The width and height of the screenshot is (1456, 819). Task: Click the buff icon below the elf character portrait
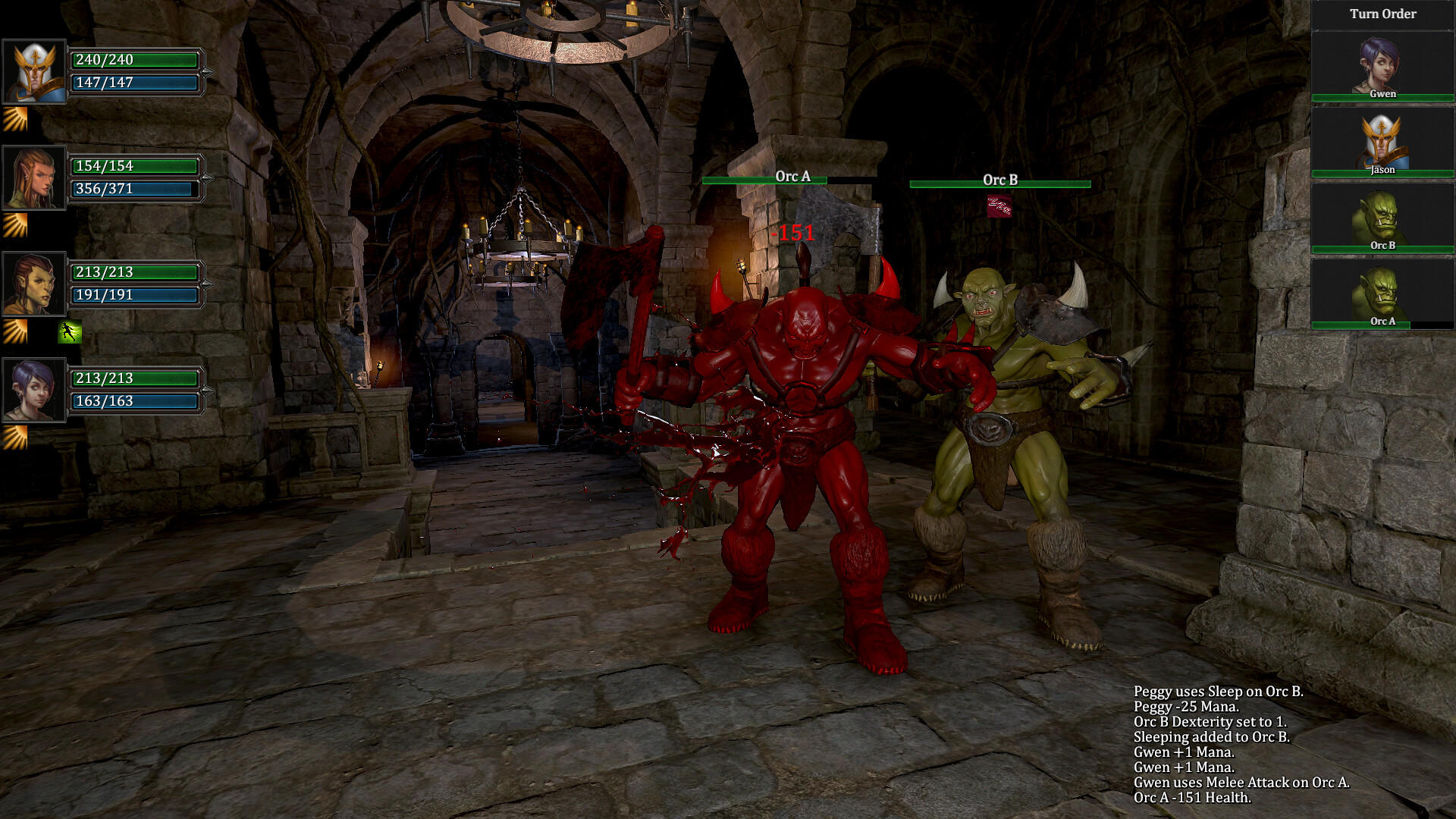coord(15,224)
